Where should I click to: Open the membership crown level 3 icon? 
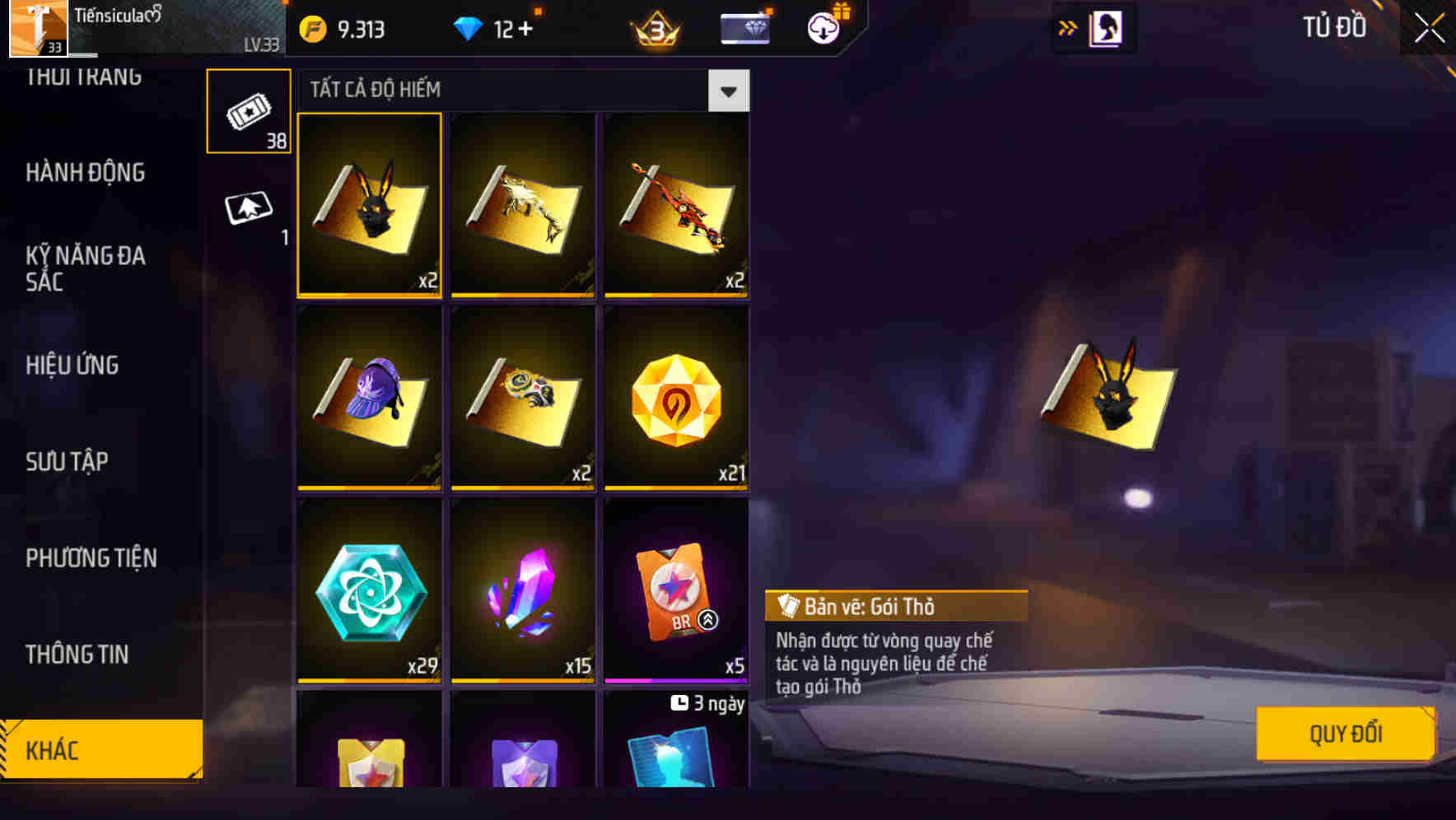(653, 27)
